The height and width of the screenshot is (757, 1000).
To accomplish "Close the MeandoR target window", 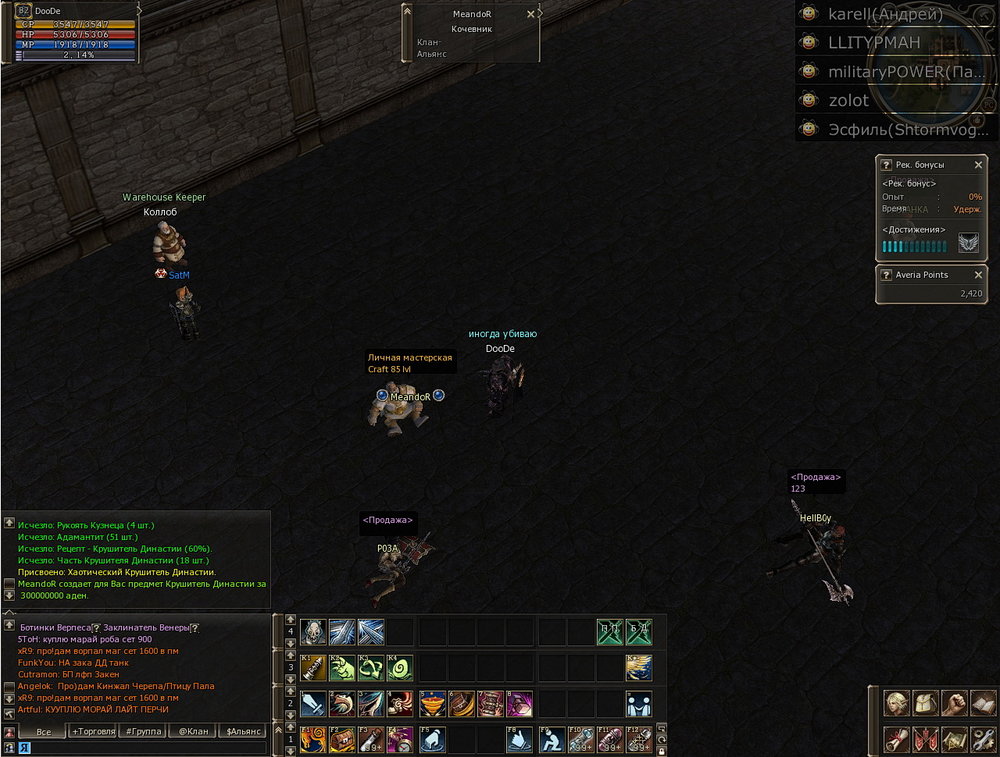I will [531, 14].
